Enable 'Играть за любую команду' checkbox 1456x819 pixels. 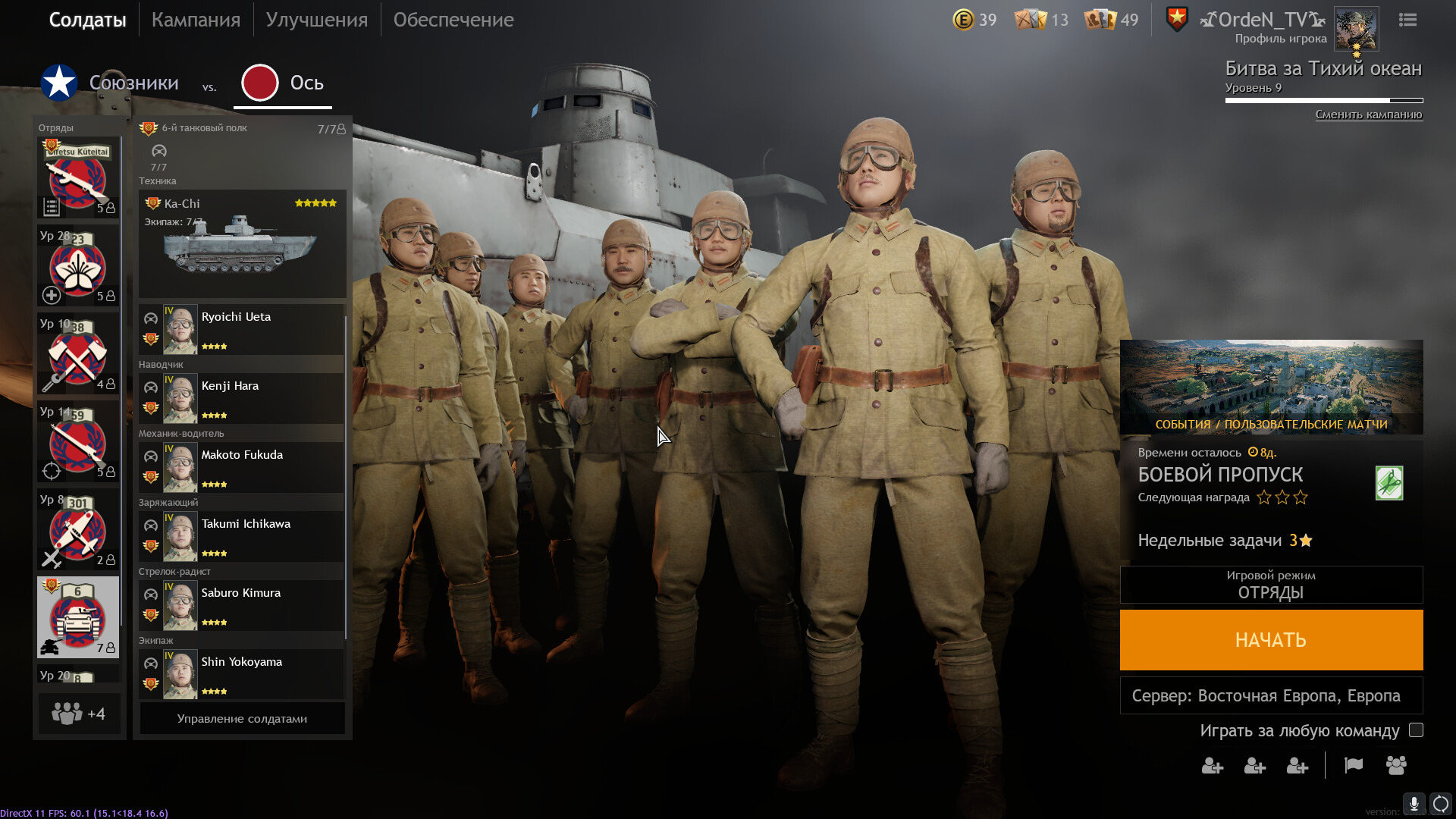[1417, 730]
